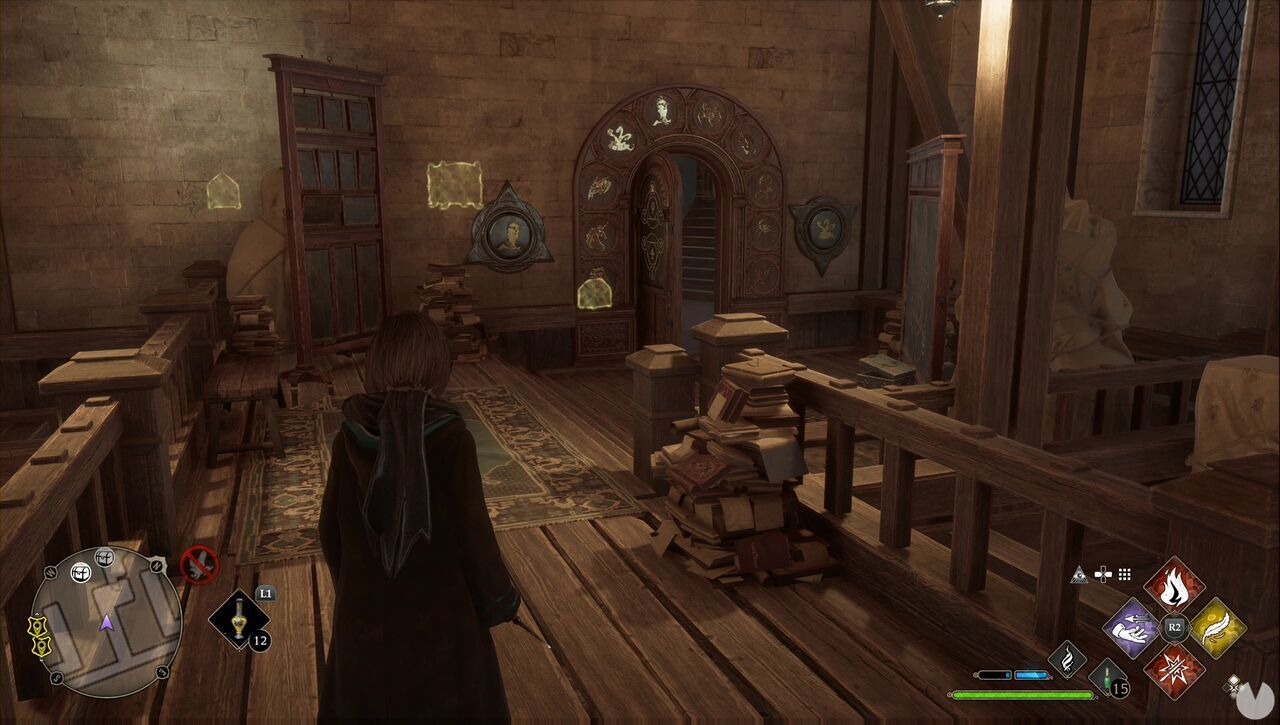Select the yellow Levioso feather spell
1280x725 pixels.
click(x=1215, y=627)
